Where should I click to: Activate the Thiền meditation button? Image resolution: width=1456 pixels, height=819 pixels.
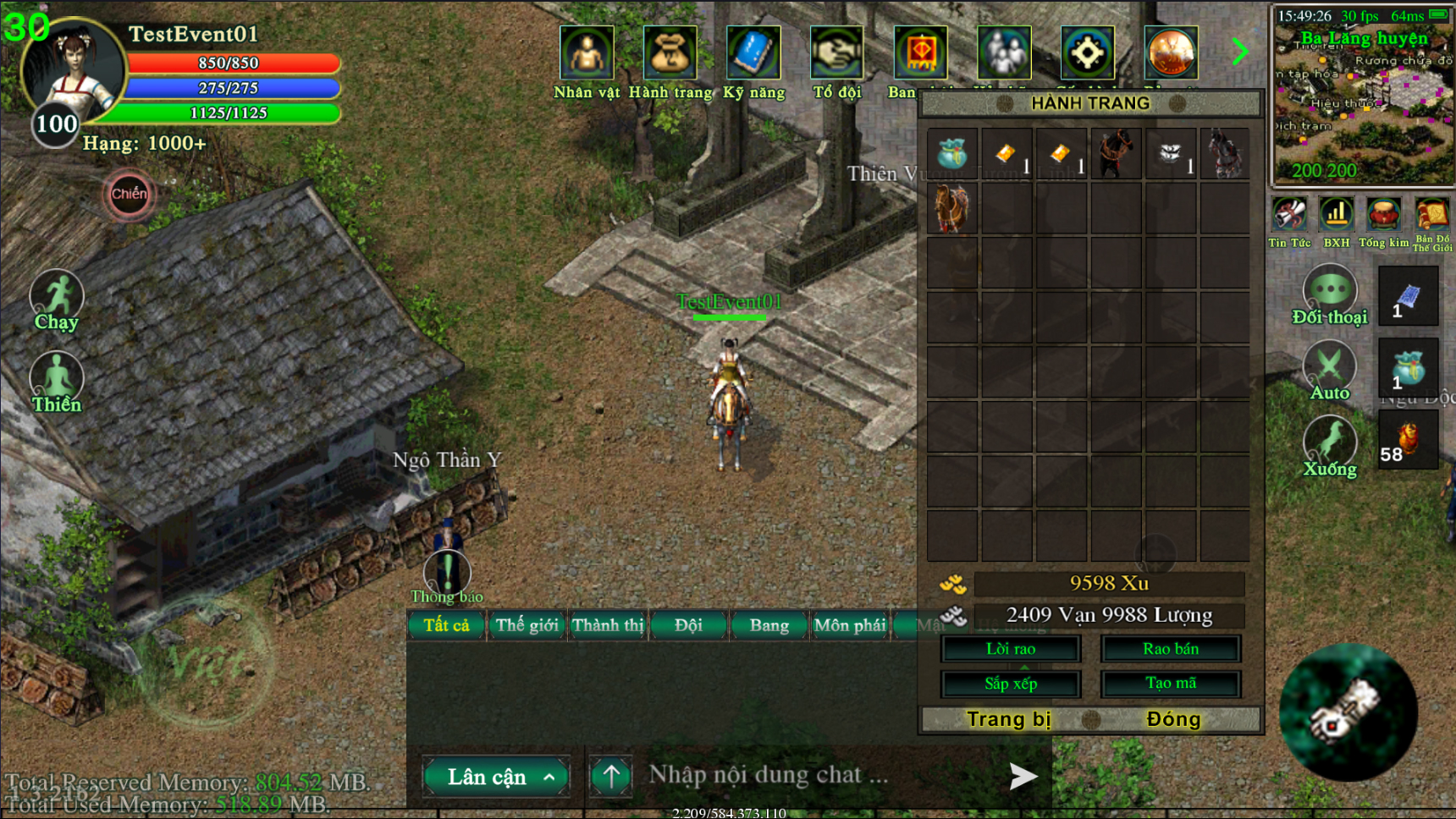(x=57, y=382)
